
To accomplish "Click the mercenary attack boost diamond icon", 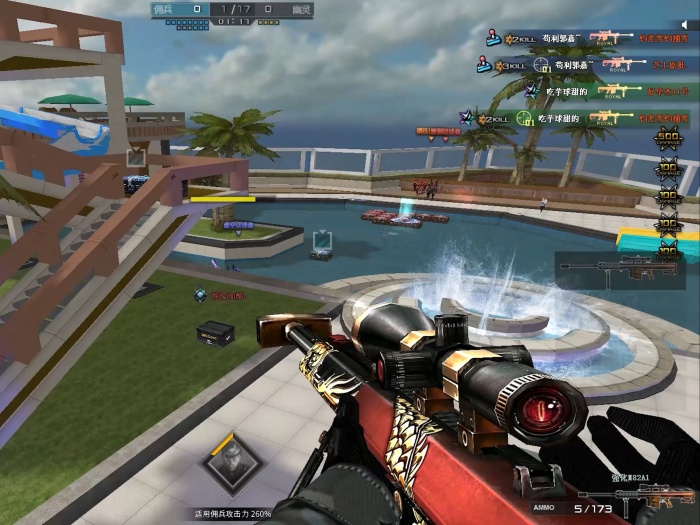I will 230,461.
